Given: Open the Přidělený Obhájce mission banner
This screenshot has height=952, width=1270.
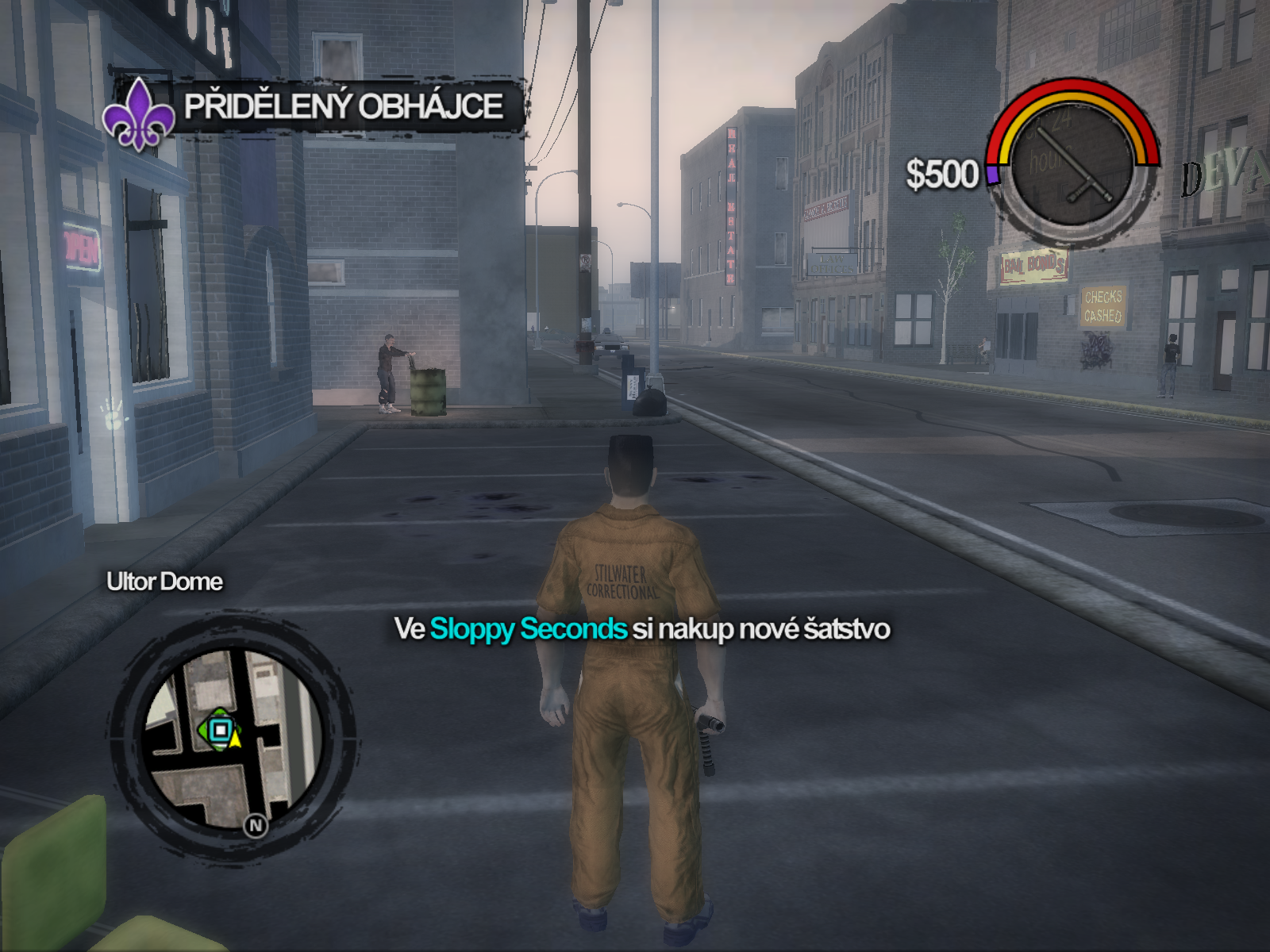Looking at the screenshot, I should 344,106.
